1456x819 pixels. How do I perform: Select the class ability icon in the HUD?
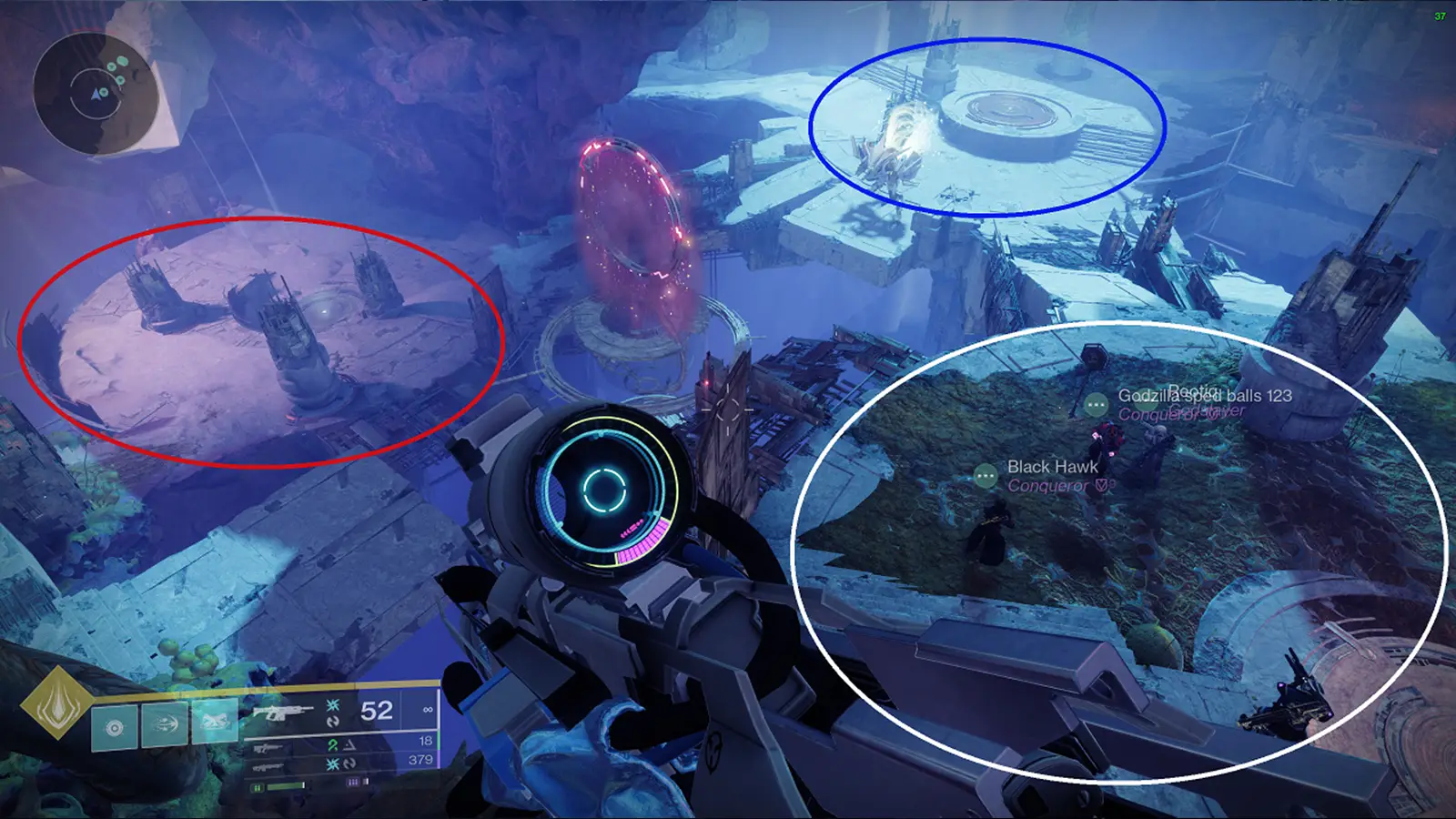(x=114, y=728)
